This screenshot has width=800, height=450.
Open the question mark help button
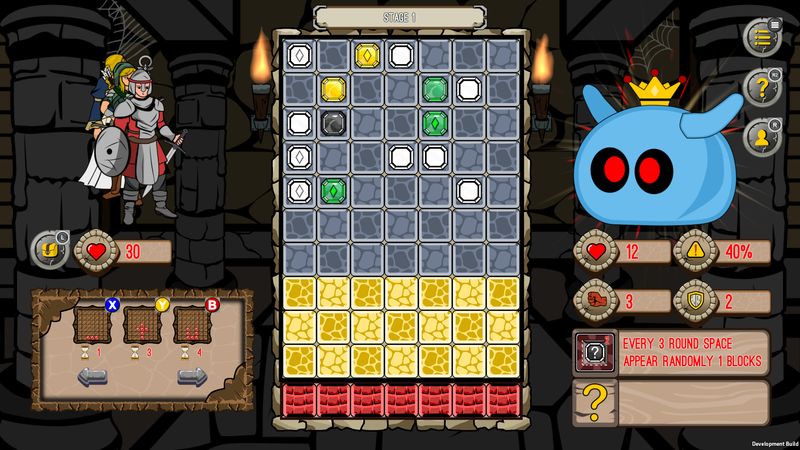(x=762, y=88)
